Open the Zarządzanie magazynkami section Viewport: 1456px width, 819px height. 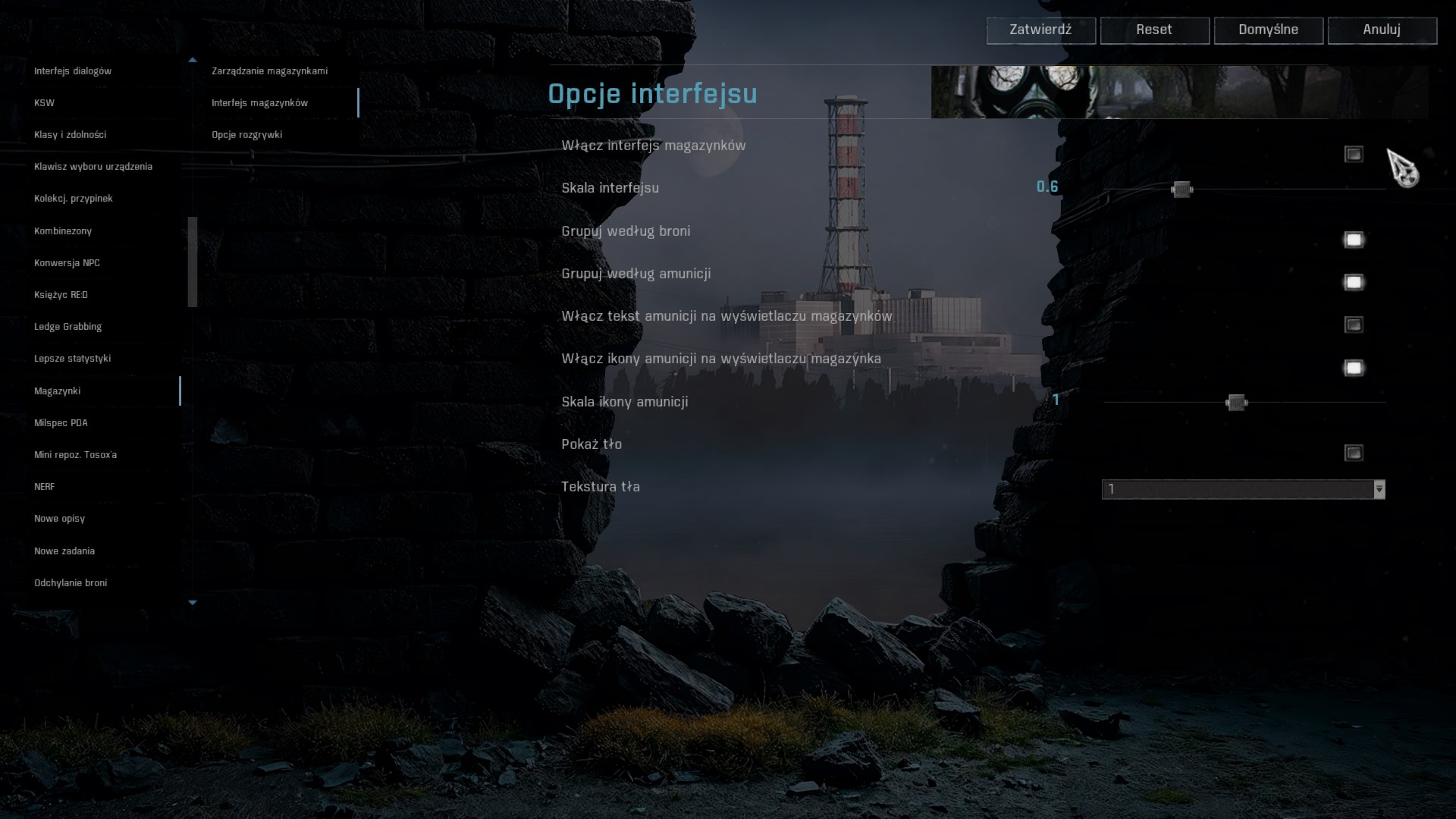click(269, 71)
